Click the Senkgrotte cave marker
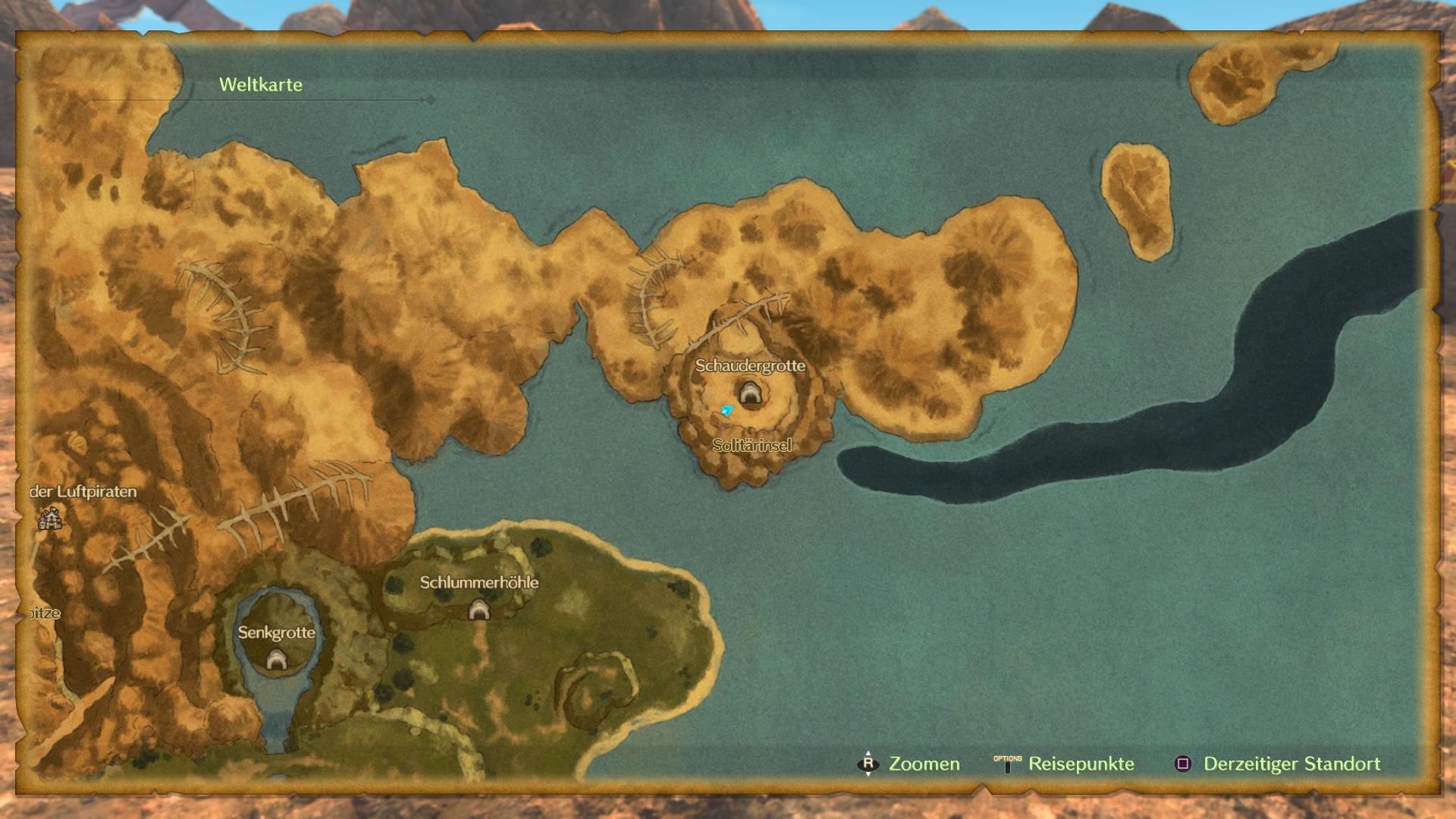This screenshot has height=819, width=1456. [x=276, y=661]
